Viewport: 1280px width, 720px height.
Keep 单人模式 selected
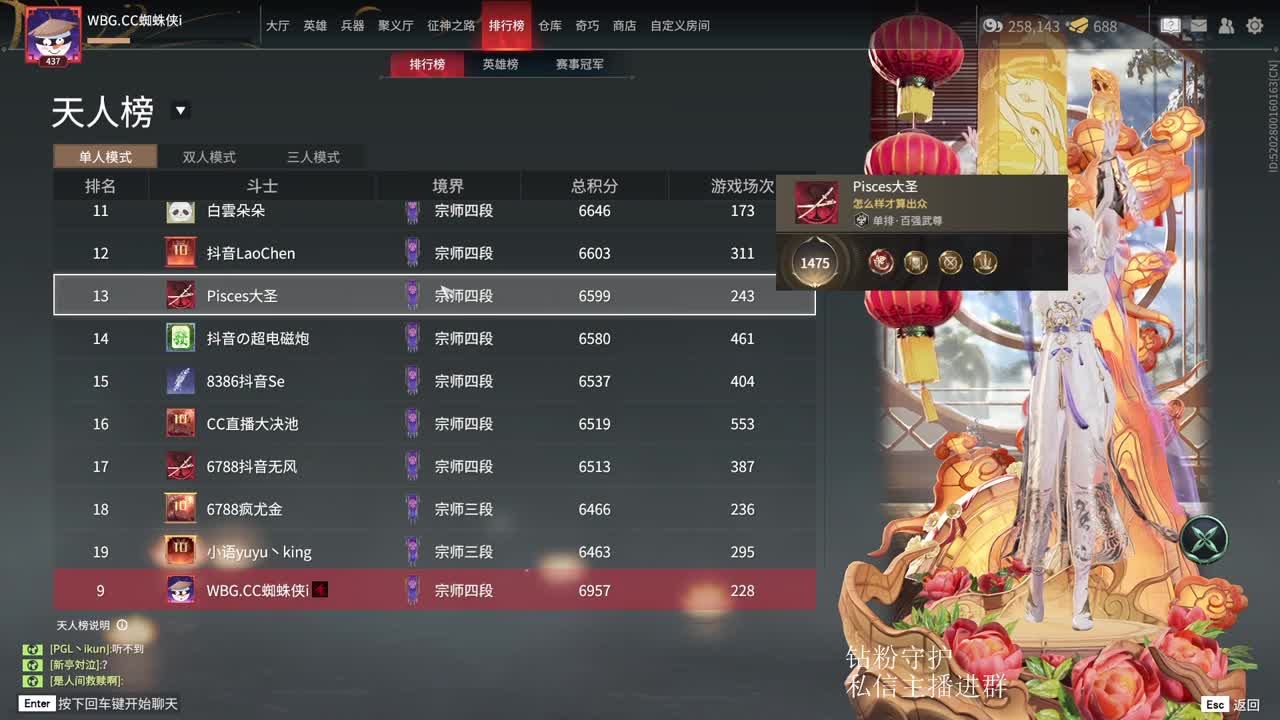pyautogui.click(x=107, y=156)
